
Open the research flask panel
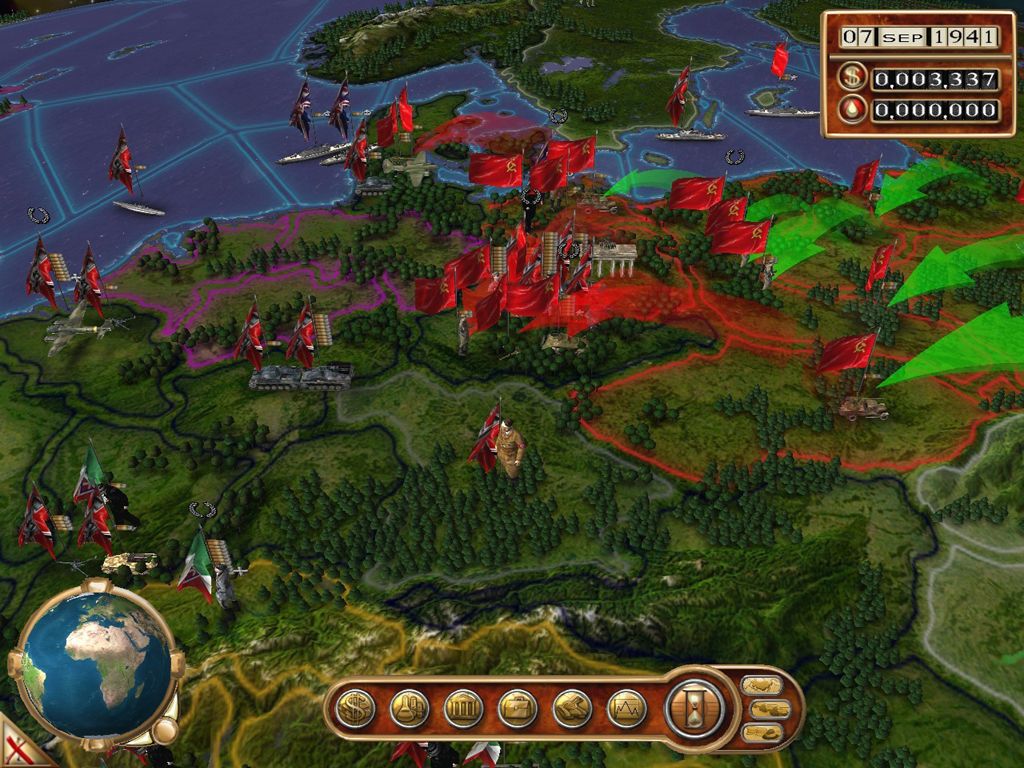click(409, 709)
